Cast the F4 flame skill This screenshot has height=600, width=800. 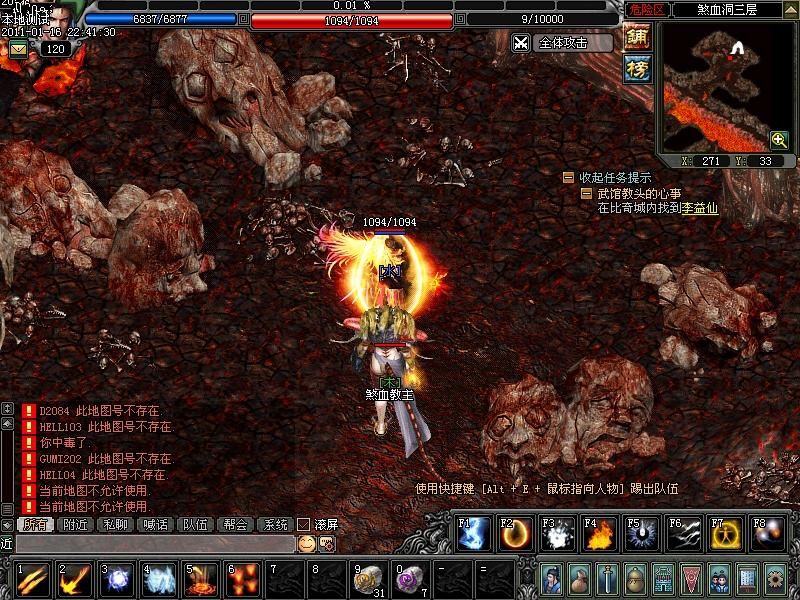coord(599,535)
